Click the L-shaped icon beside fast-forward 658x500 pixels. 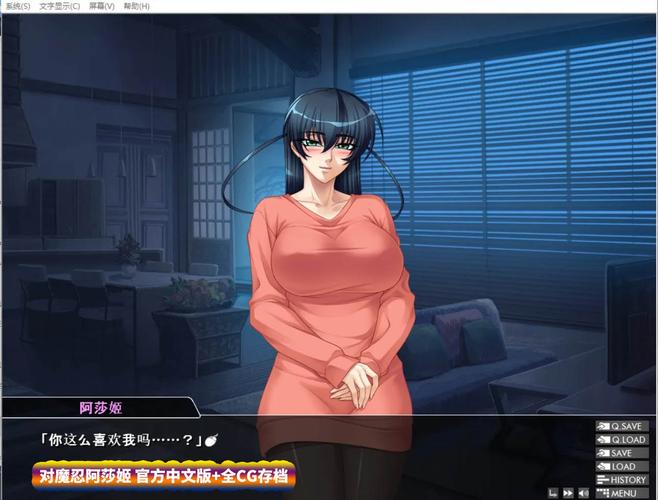tap(551, 493)
